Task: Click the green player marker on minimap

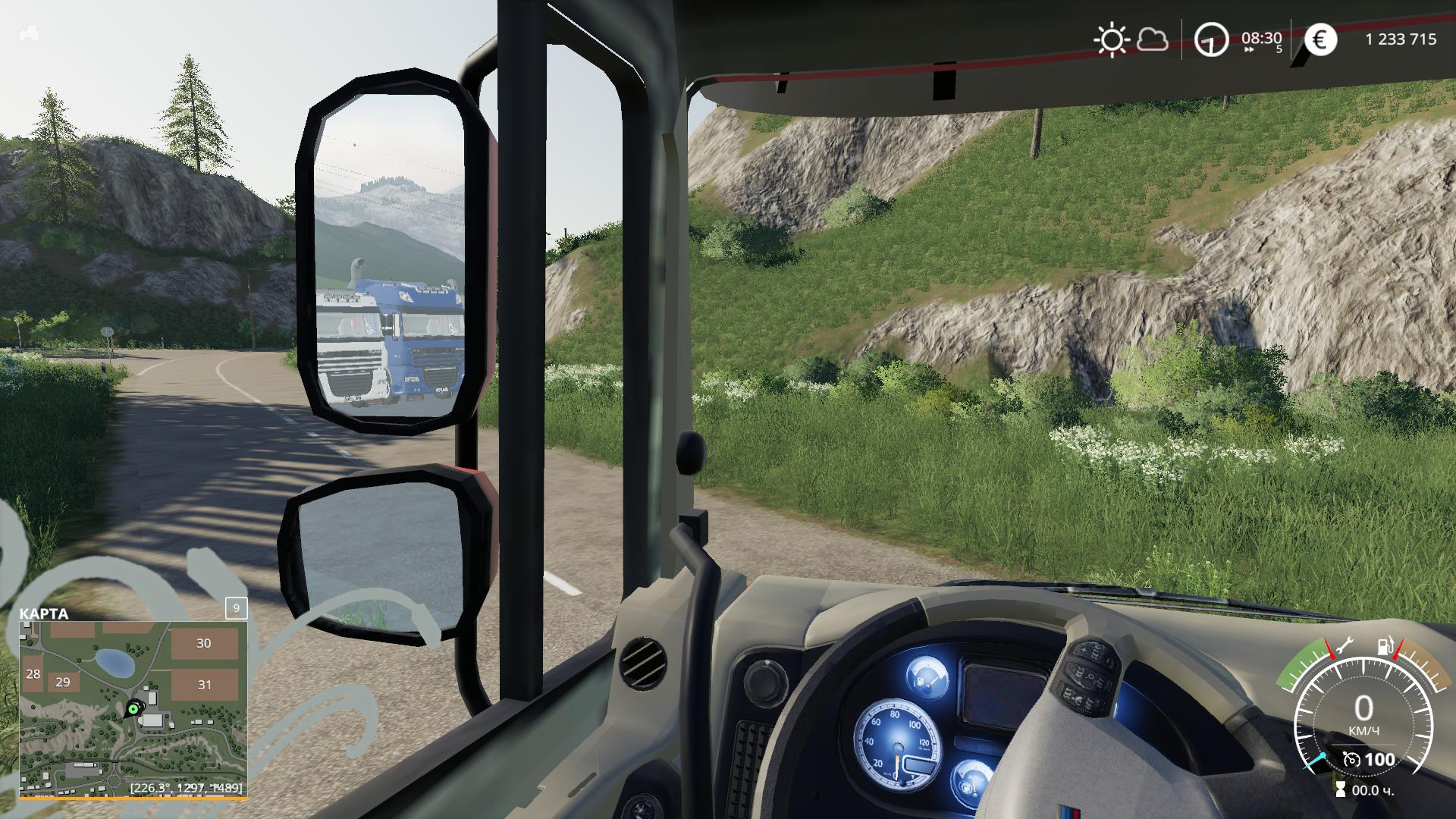Action: pyautogui.click(x=133, y=709)
